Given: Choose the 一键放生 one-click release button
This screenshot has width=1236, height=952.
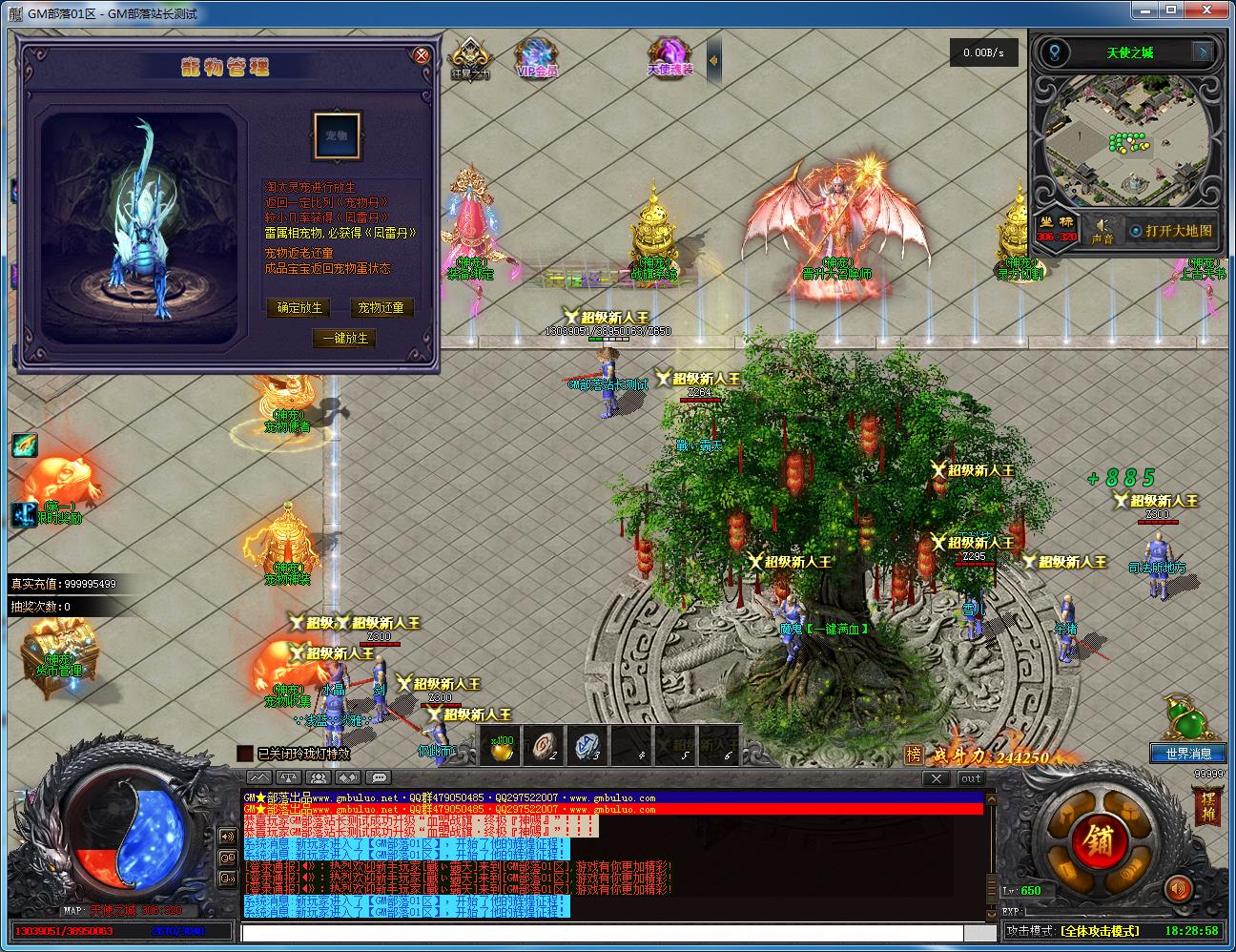Looking at the screenshot, I should coord(344,339).
